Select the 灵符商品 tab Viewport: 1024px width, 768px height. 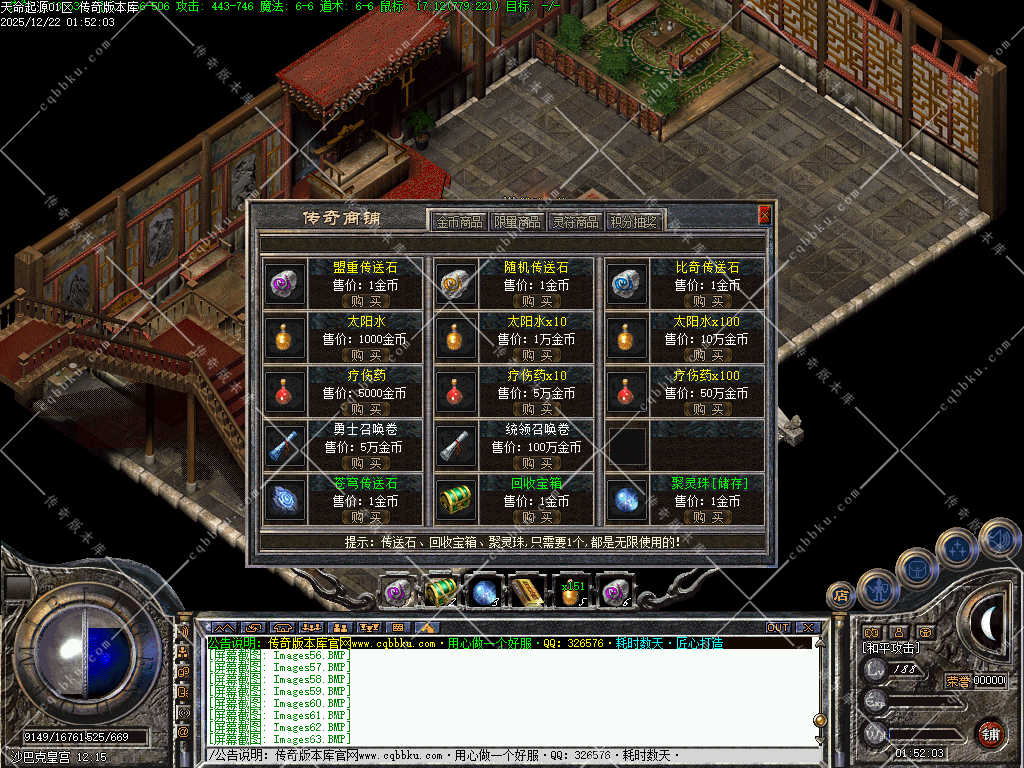tap(576, 222)
